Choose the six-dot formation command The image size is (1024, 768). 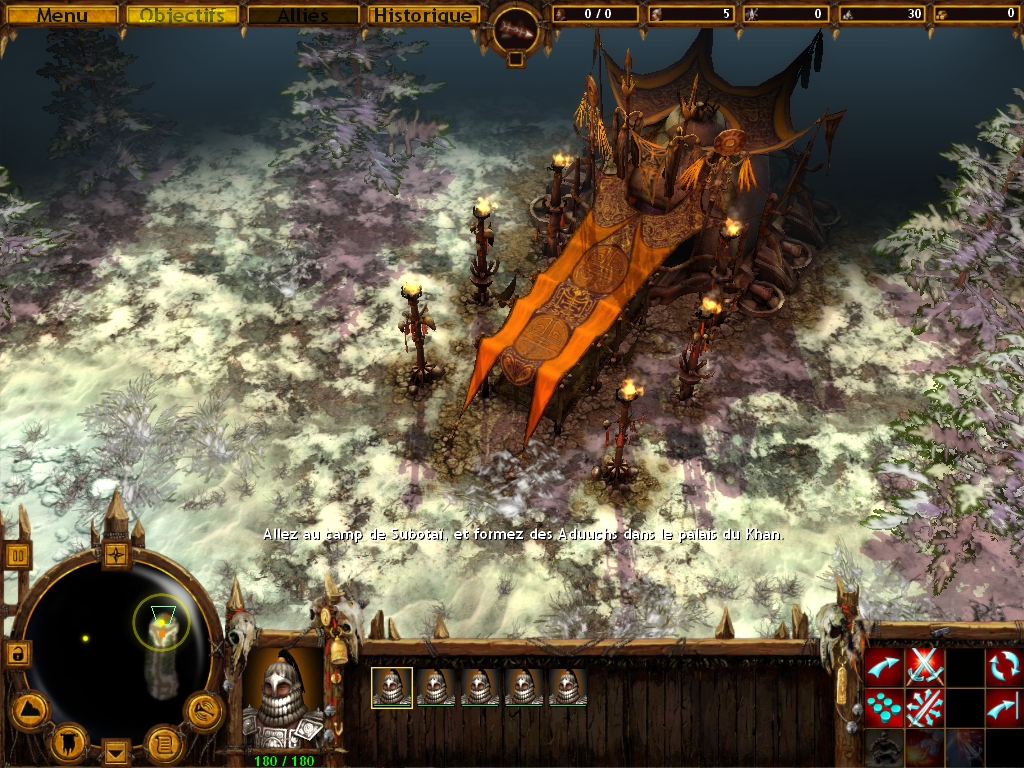point(883,707)
